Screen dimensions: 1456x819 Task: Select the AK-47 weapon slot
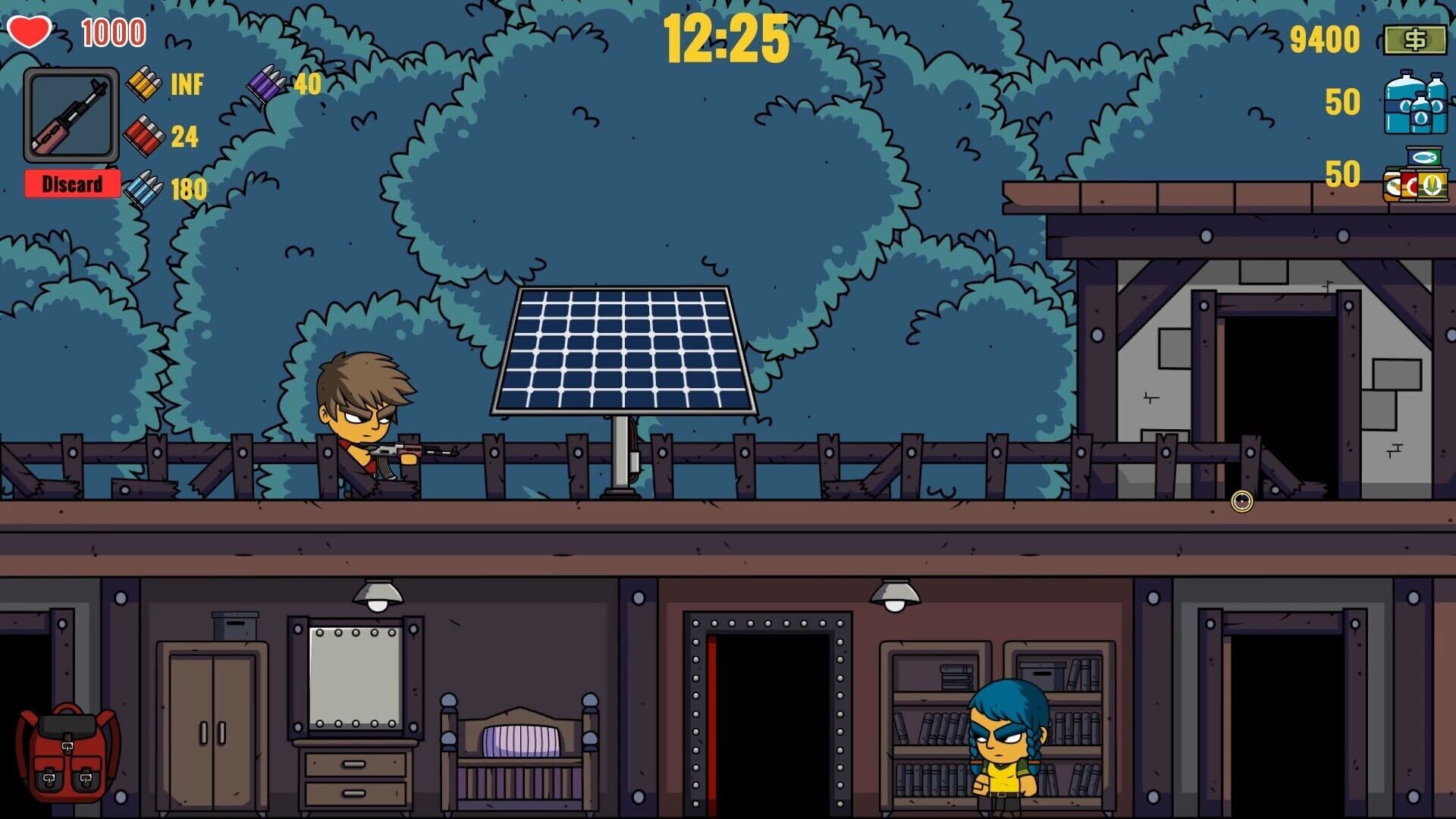coord(72,114)
